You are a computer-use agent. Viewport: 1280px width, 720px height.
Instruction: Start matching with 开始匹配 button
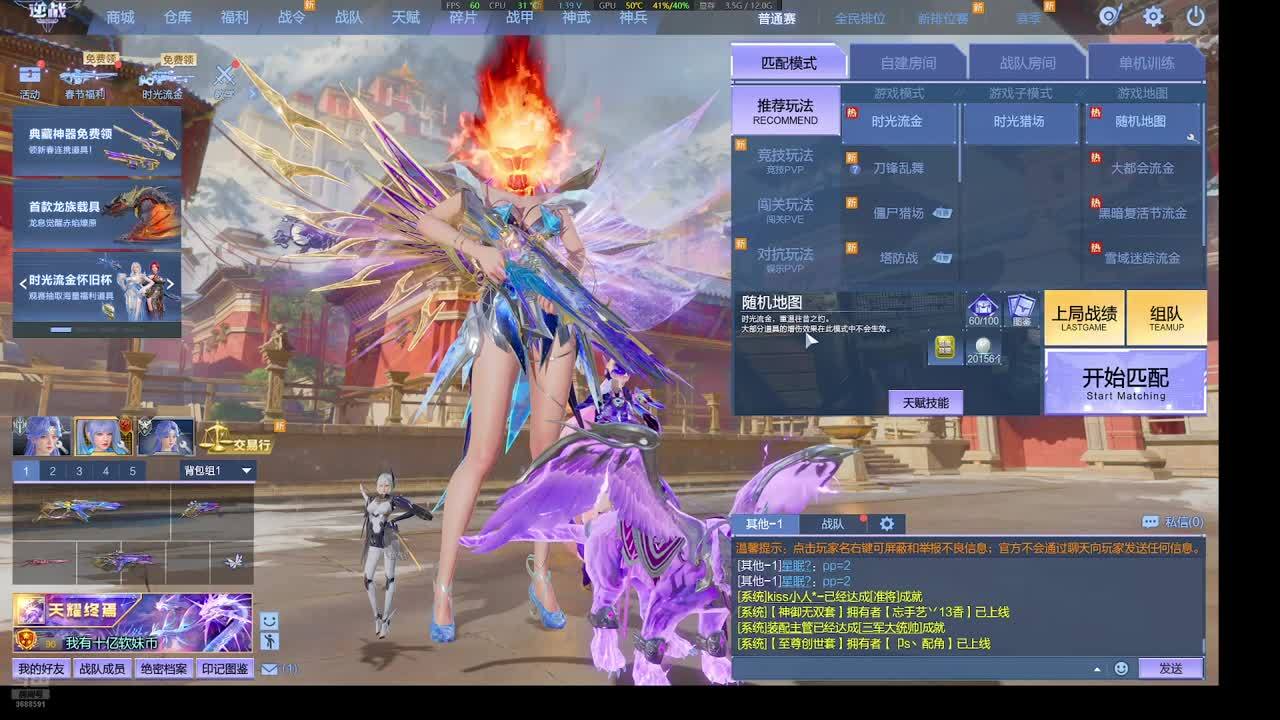[x=1125, y=382]
